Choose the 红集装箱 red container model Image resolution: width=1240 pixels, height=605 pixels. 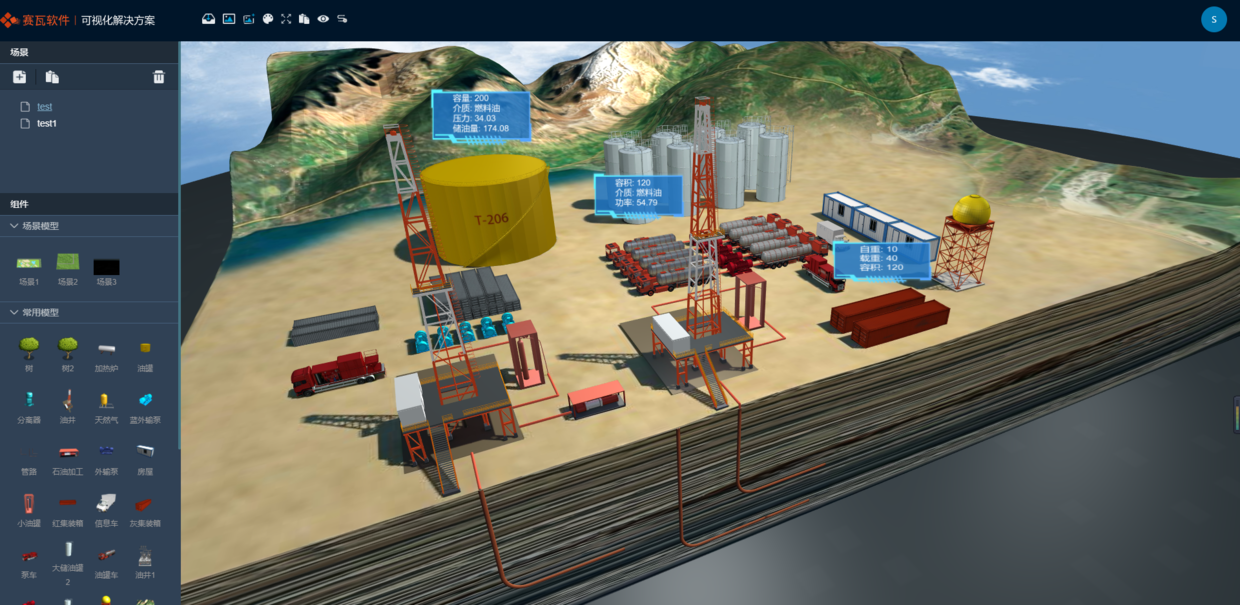(67, 505)
